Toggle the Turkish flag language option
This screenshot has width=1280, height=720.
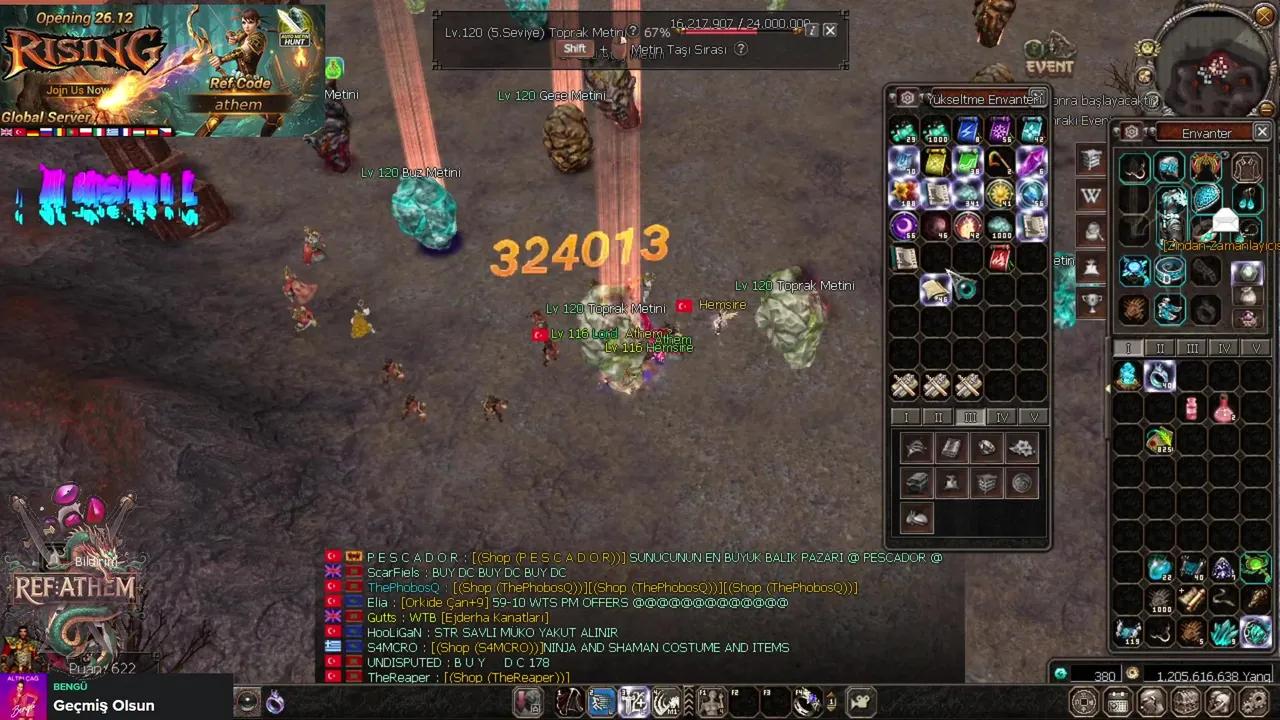(17, 131)
